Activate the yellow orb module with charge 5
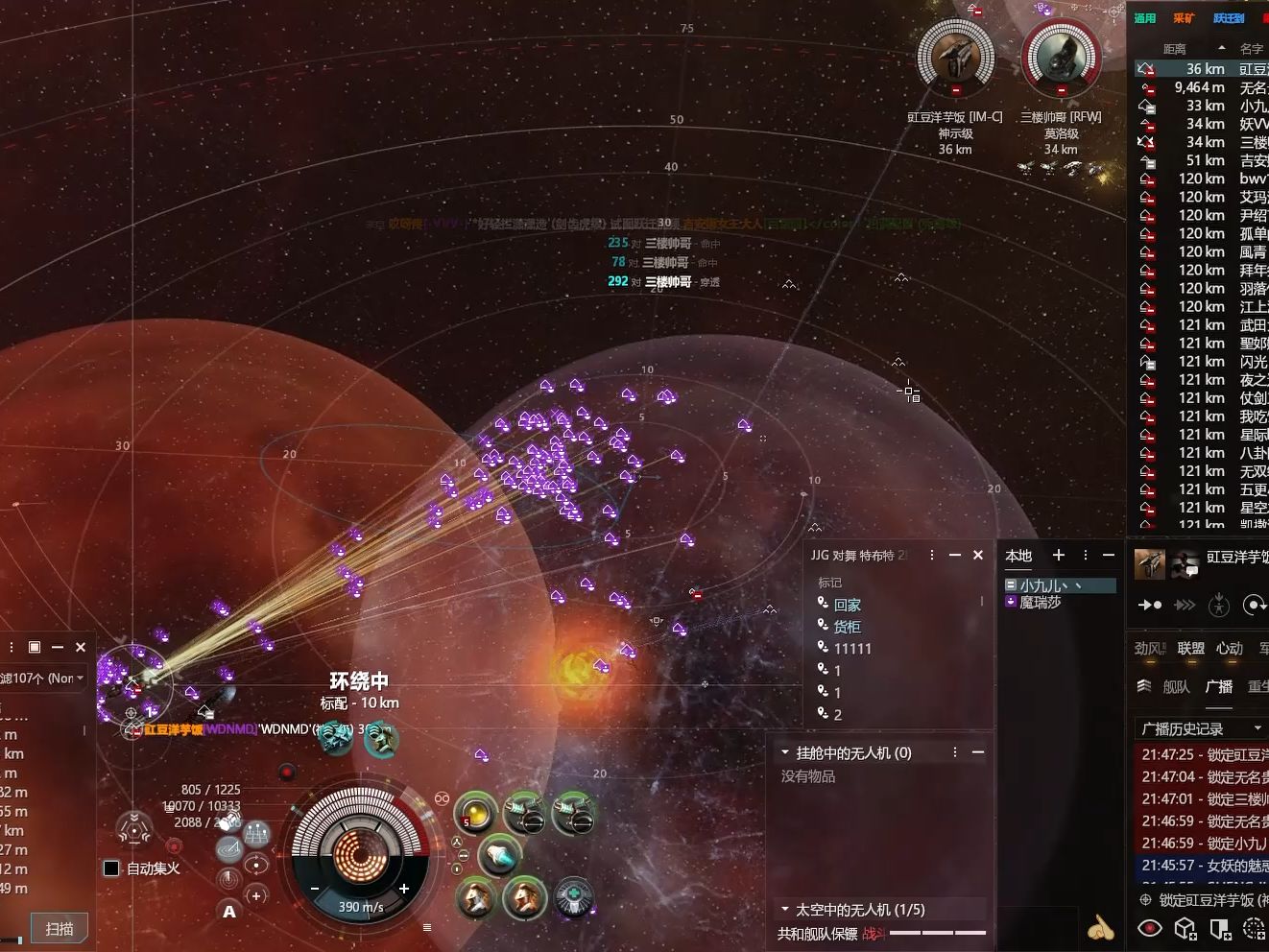1269x952 pixels. pyautogui.click(x=474, y=814)
